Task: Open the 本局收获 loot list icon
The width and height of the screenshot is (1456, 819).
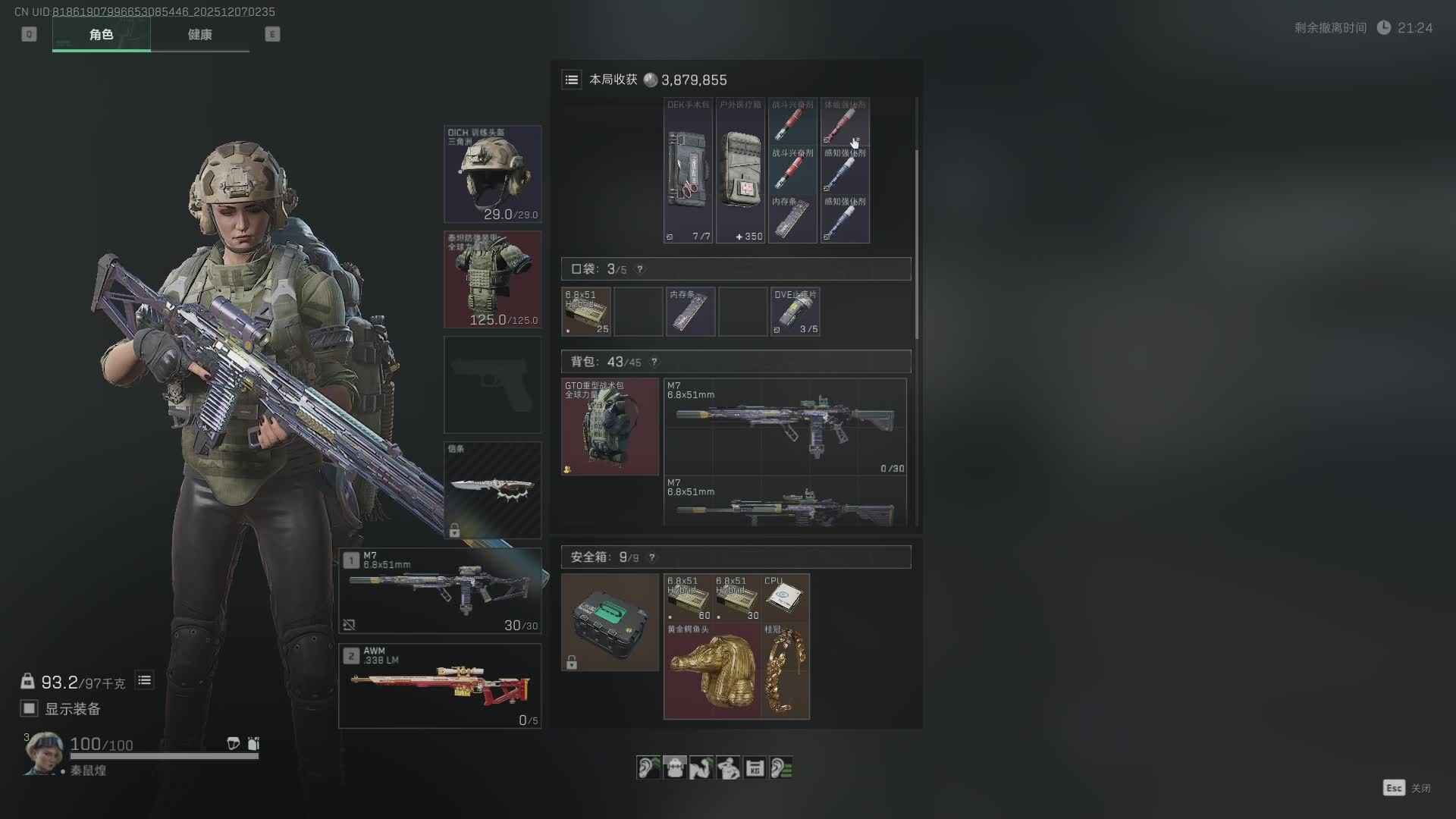Action: [x=572, y=80]
